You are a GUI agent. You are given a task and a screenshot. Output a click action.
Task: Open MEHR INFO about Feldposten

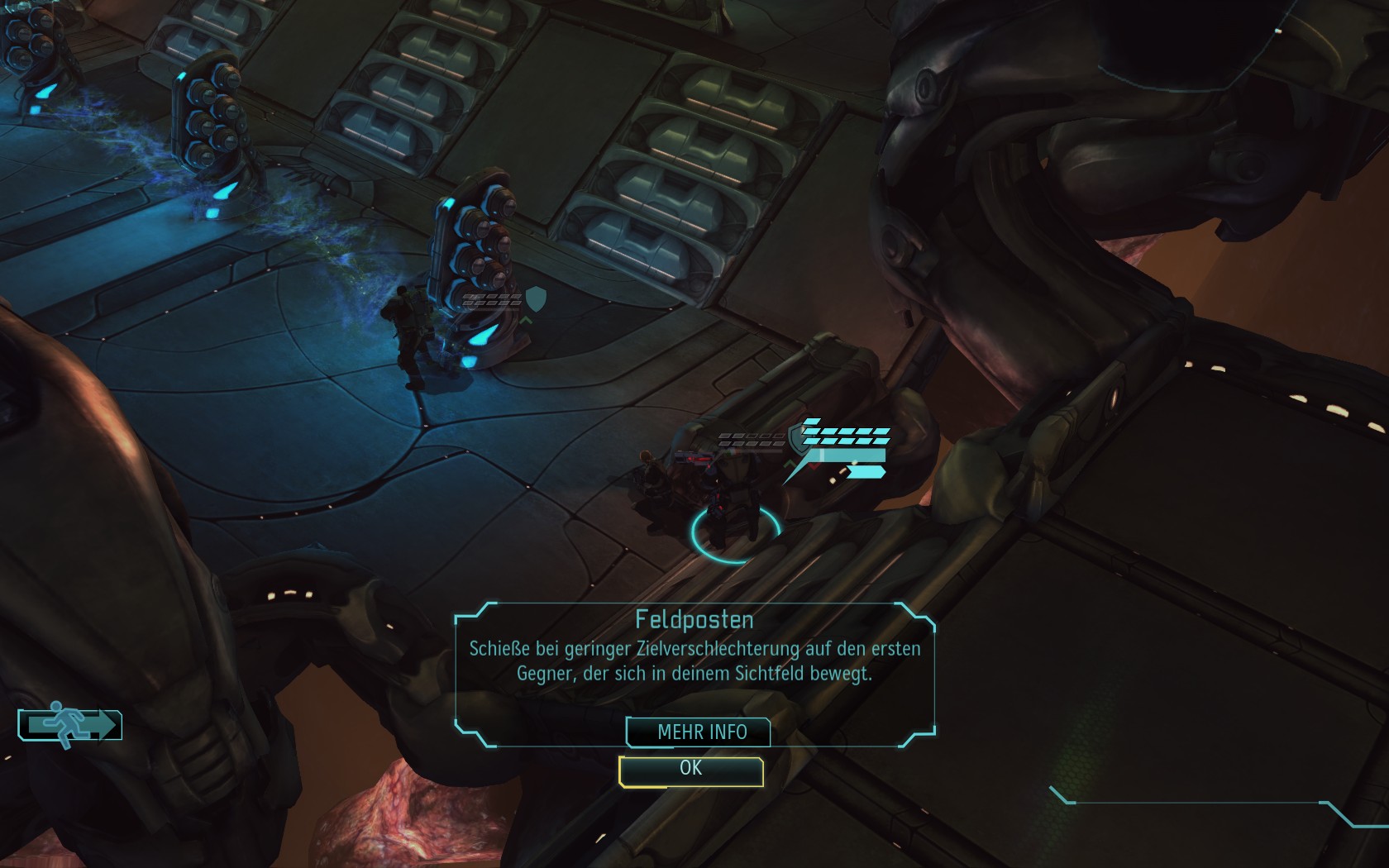tap(701, 732)
